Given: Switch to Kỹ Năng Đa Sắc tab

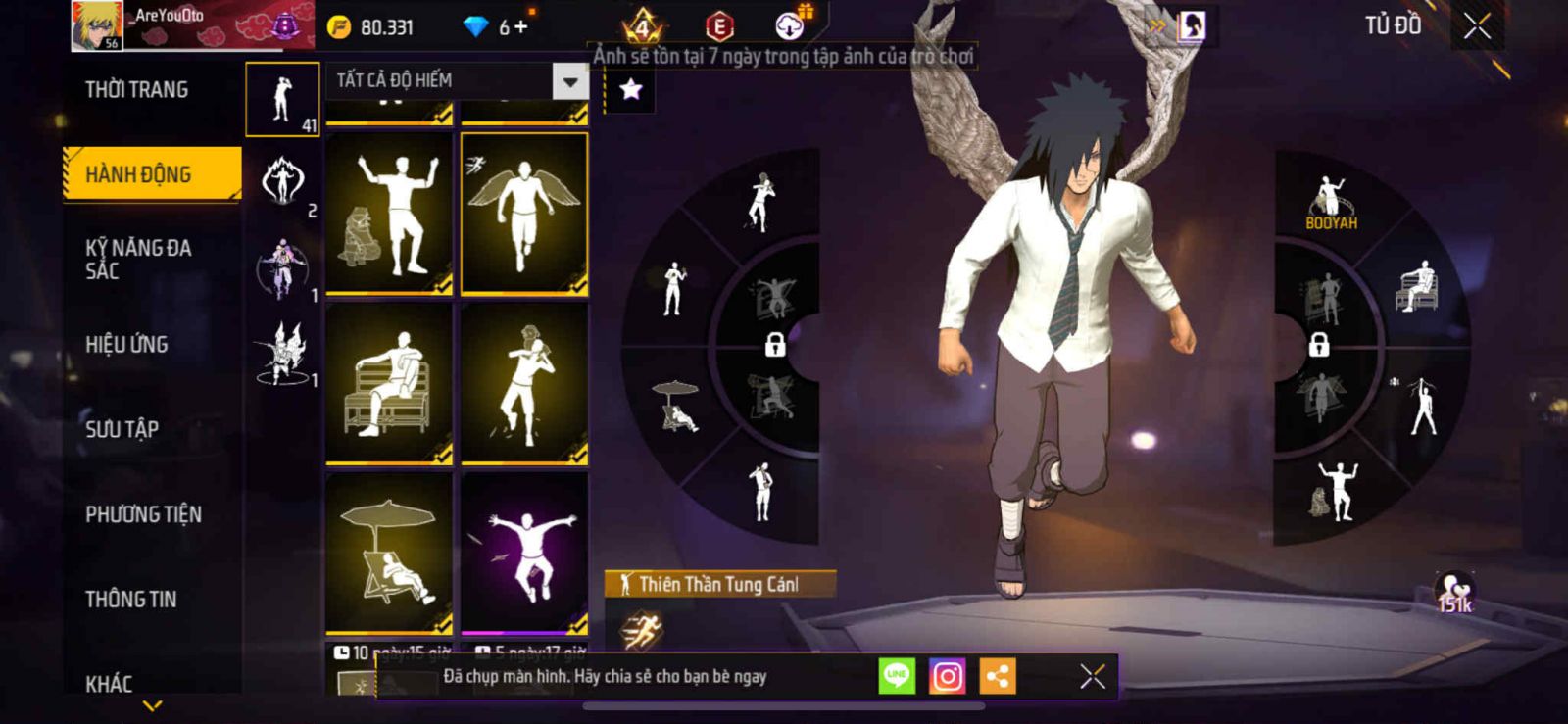Looking at the screenshot, I should point(138,259).
